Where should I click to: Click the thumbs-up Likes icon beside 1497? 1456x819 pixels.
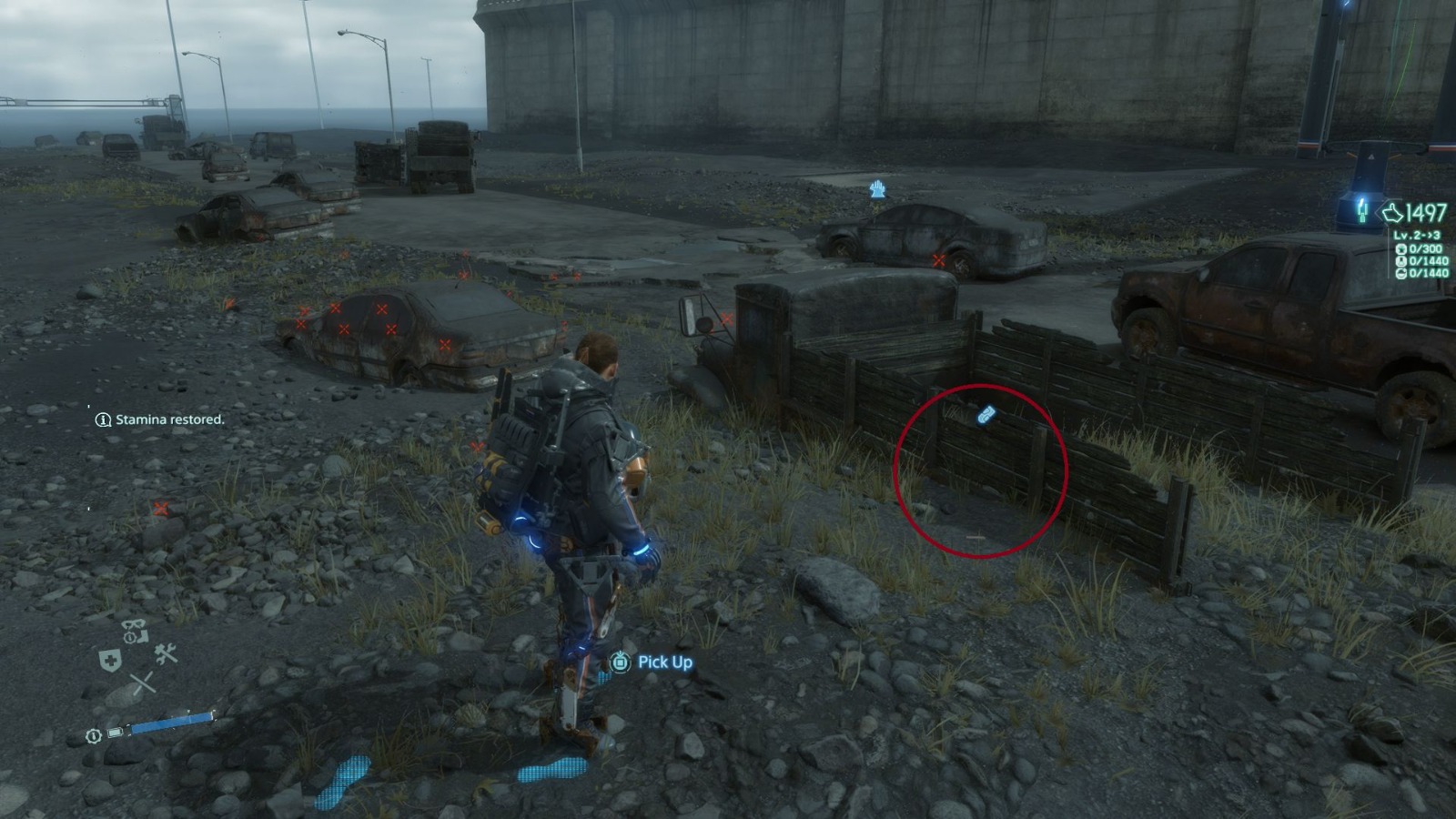click(1391, 212)
